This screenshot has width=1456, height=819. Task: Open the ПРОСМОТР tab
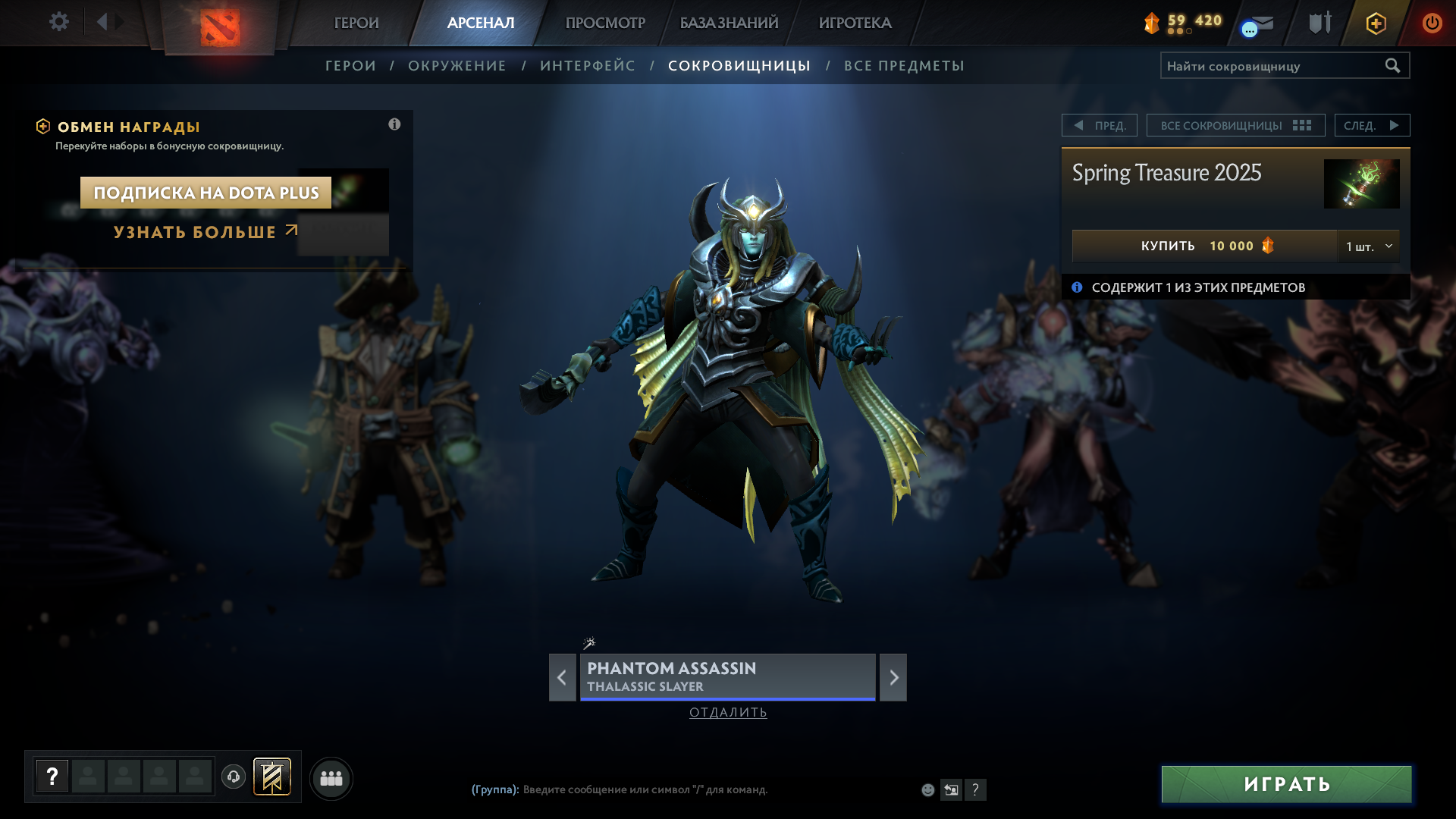[605, 23]
